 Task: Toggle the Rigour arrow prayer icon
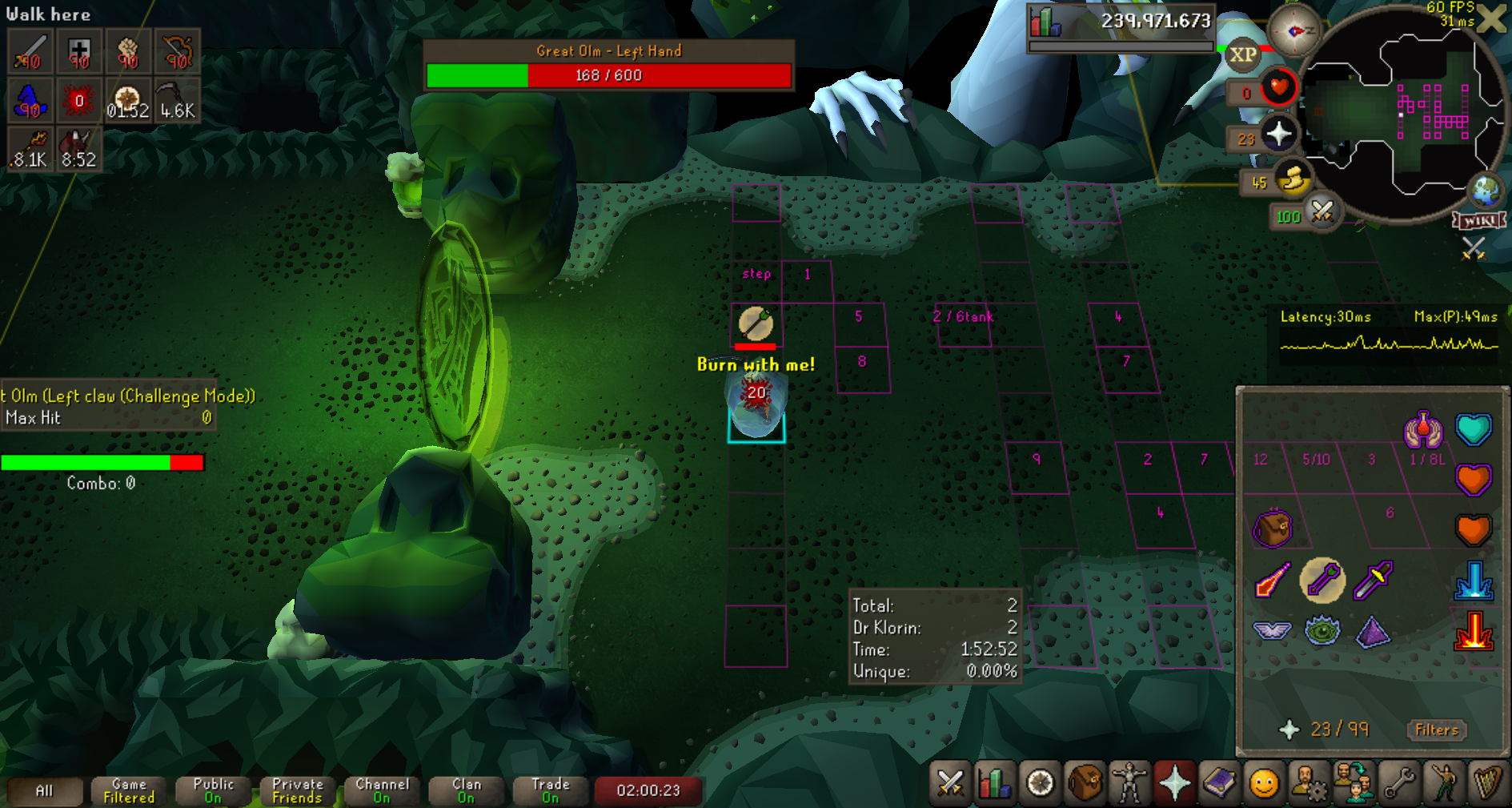click(1322, 581)
